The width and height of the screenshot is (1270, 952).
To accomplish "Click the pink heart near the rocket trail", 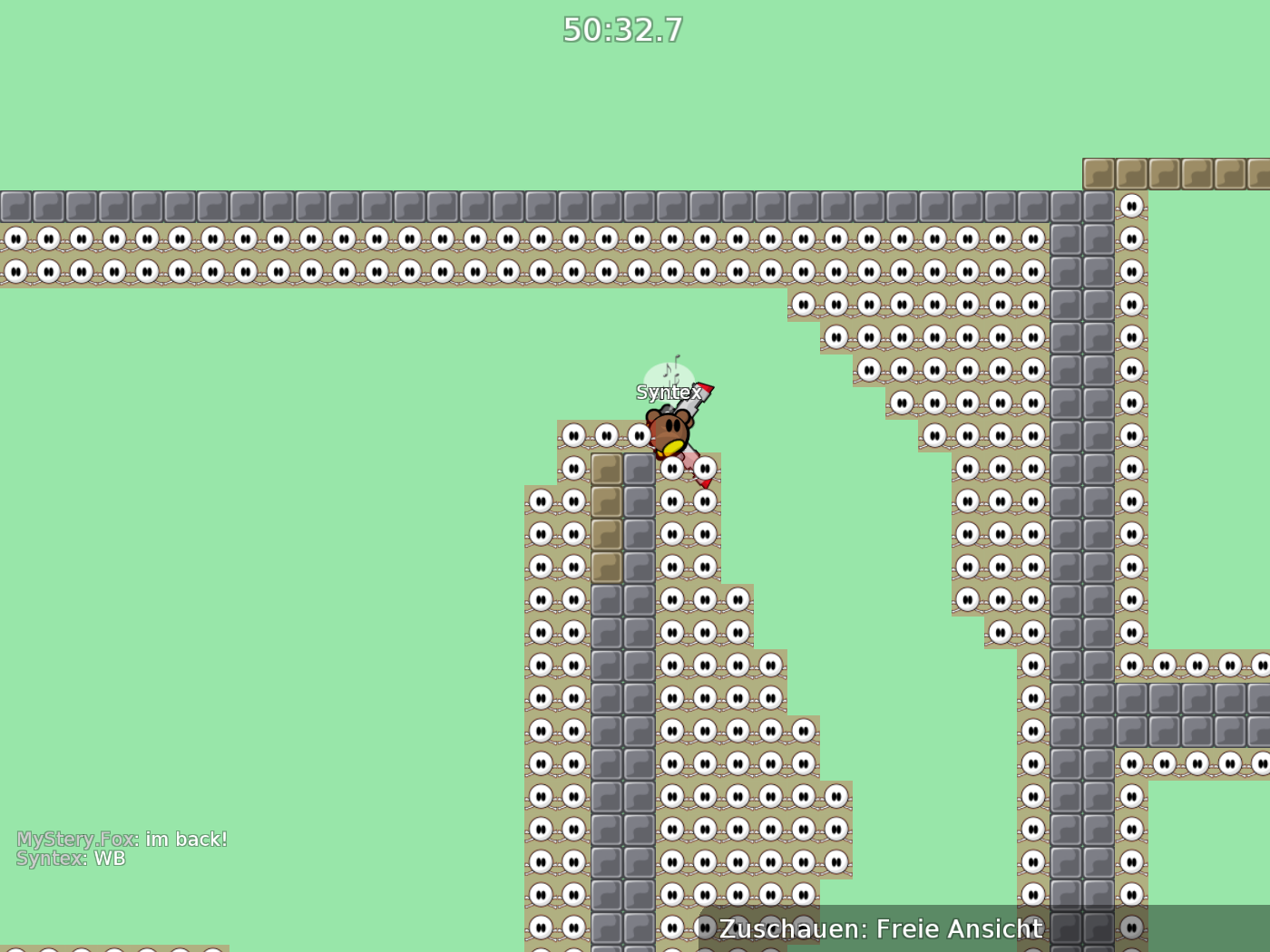I will pos(692,465).
